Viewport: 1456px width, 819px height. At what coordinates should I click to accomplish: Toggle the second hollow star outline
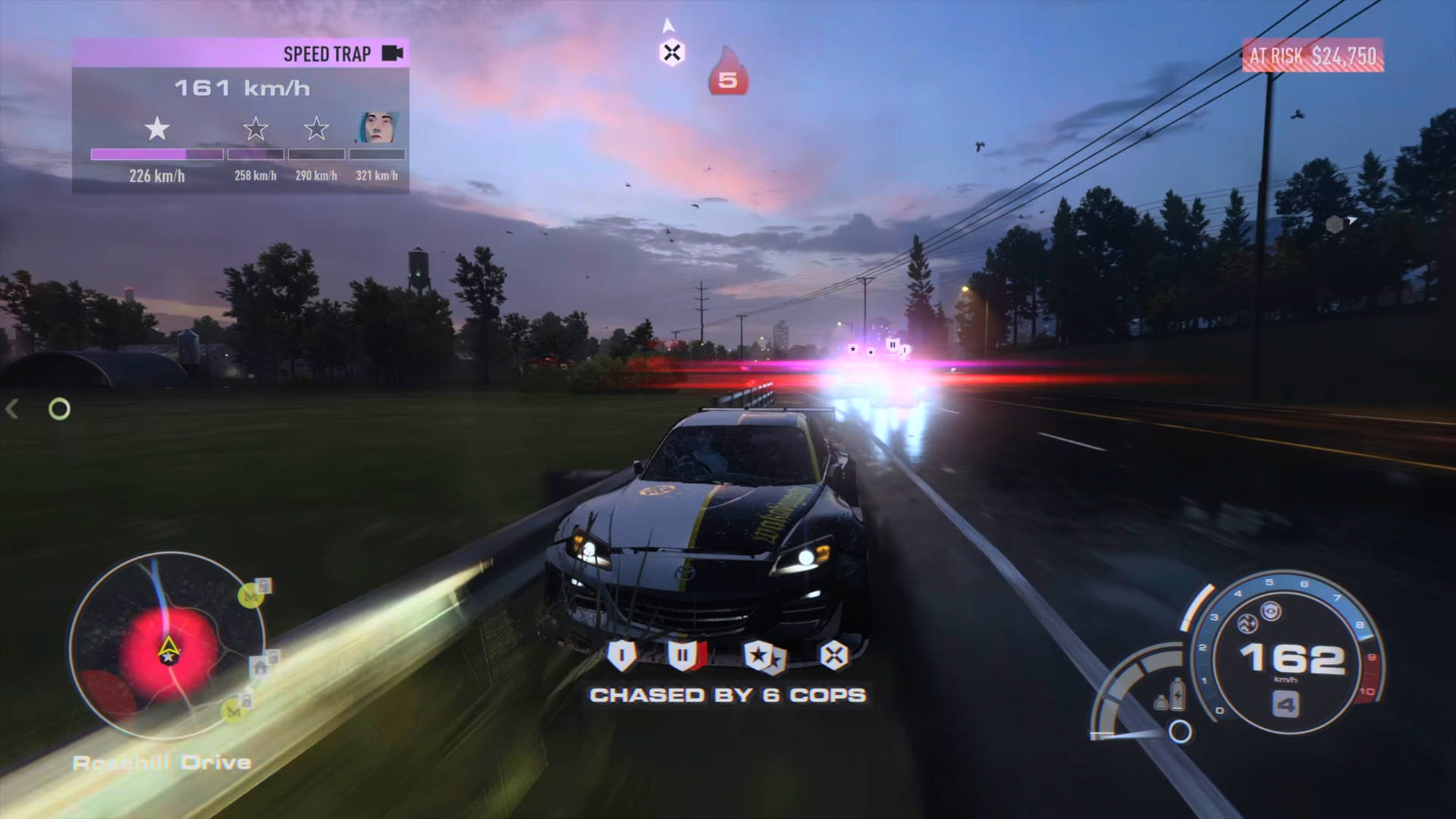(x=255, y=129)
